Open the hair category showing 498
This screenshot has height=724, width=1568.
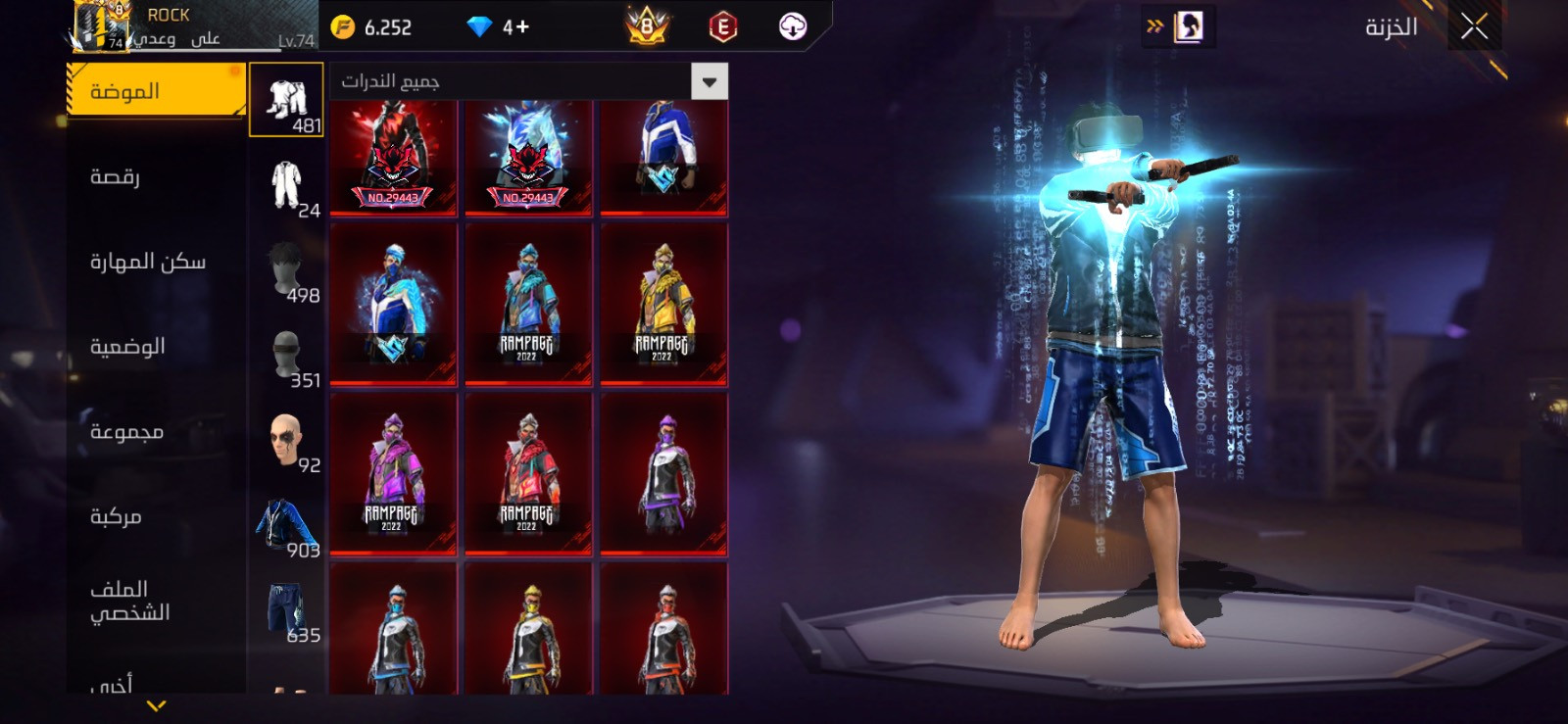coord(286,270)
